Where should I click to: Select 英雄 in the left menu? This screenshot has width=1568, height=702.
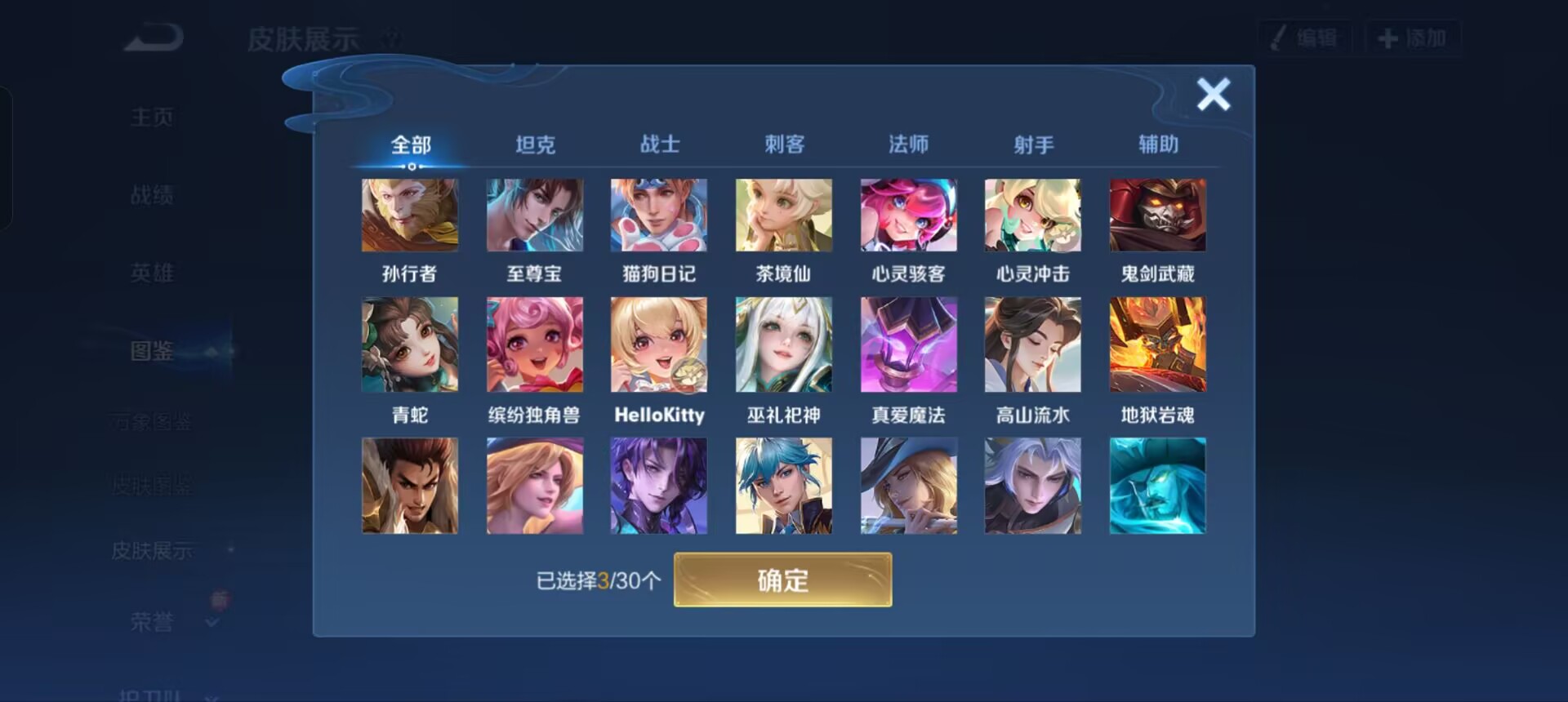152,273
